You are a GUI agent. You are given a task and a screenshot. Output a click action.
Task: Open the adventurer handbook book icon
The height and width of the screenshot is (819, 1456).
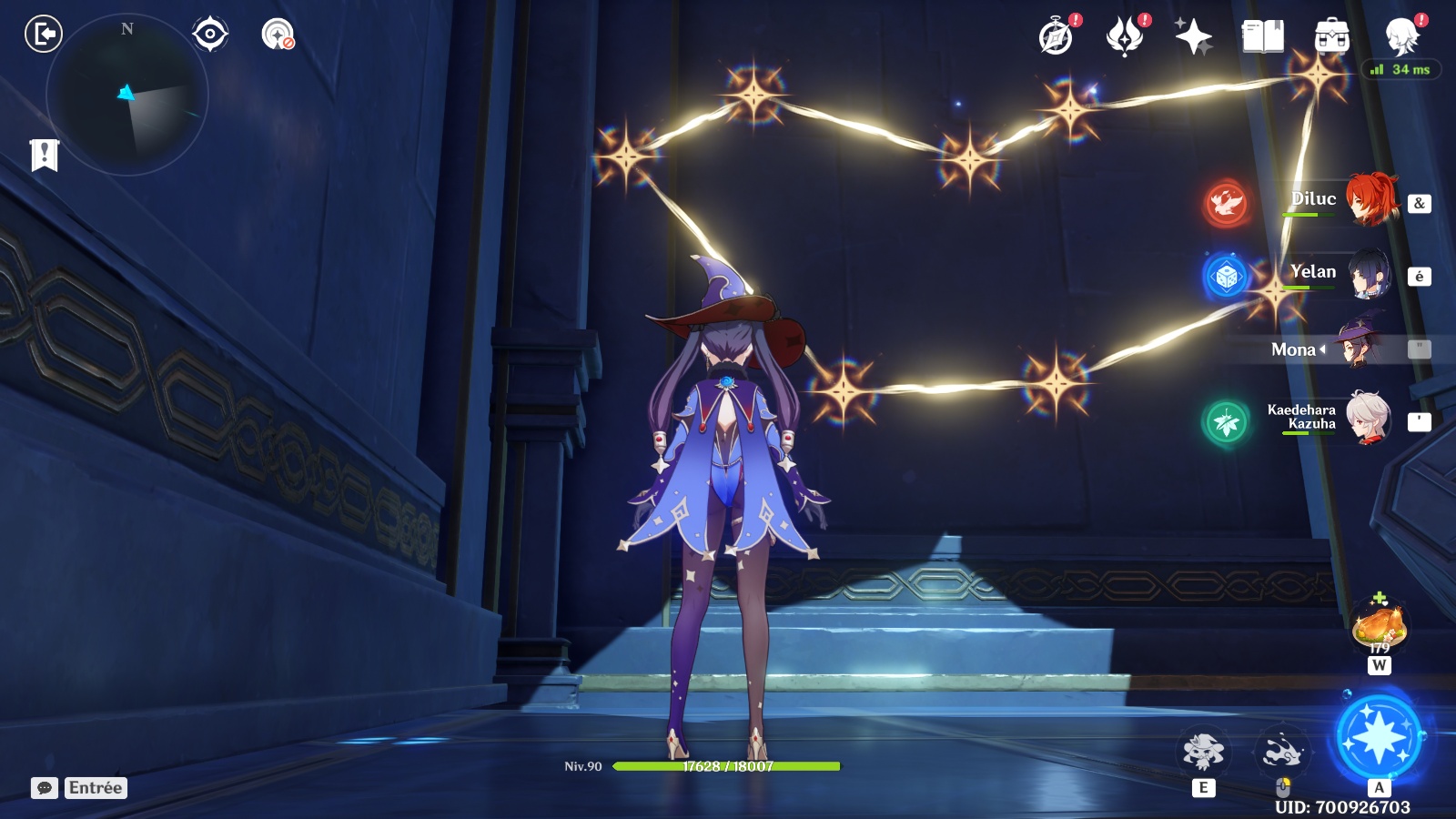point(1262,37)
